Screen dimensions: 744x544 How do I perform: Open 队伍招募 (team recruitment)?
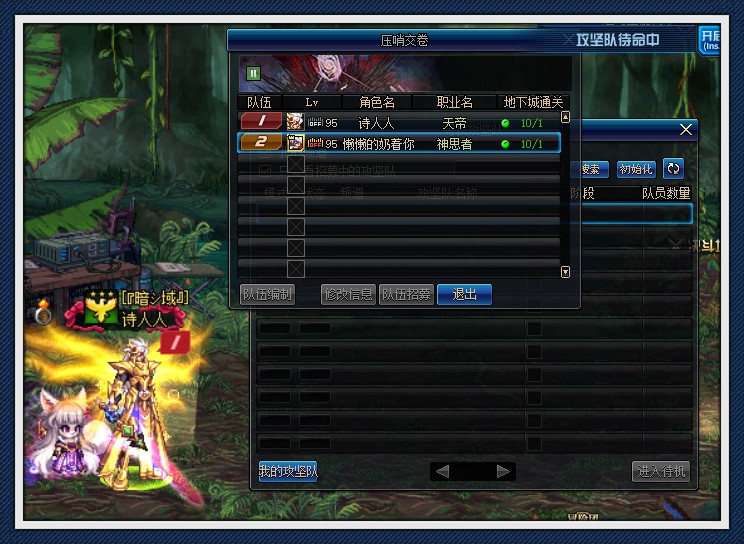pos(405,294)
